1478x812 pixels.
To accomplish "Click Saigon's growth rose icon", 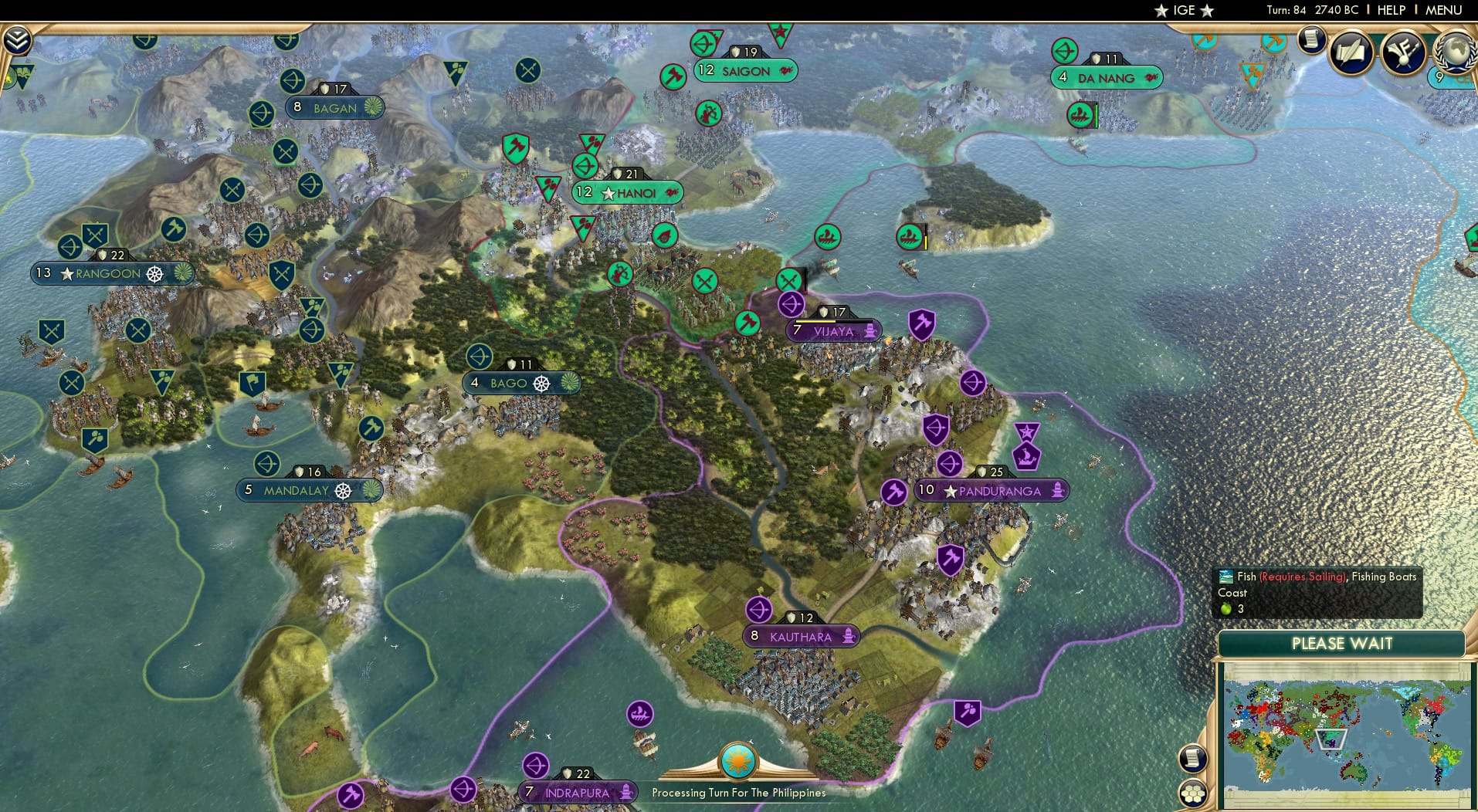I will (x=785, y=71).
